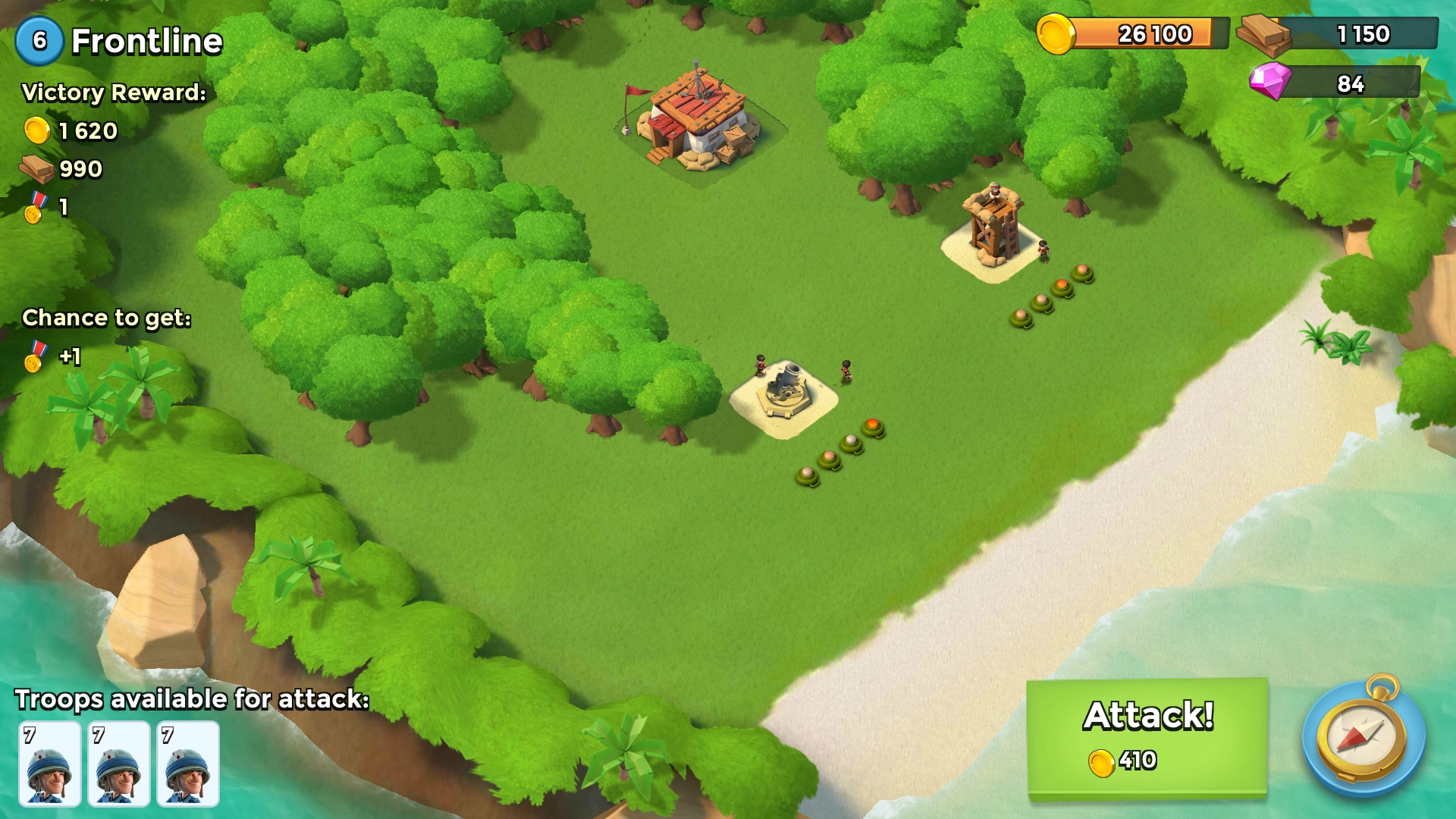Click the medal icon under Victory Reward
This screenshot has height=819, width=1456.
pyautogui.click(x=33, y=206)
